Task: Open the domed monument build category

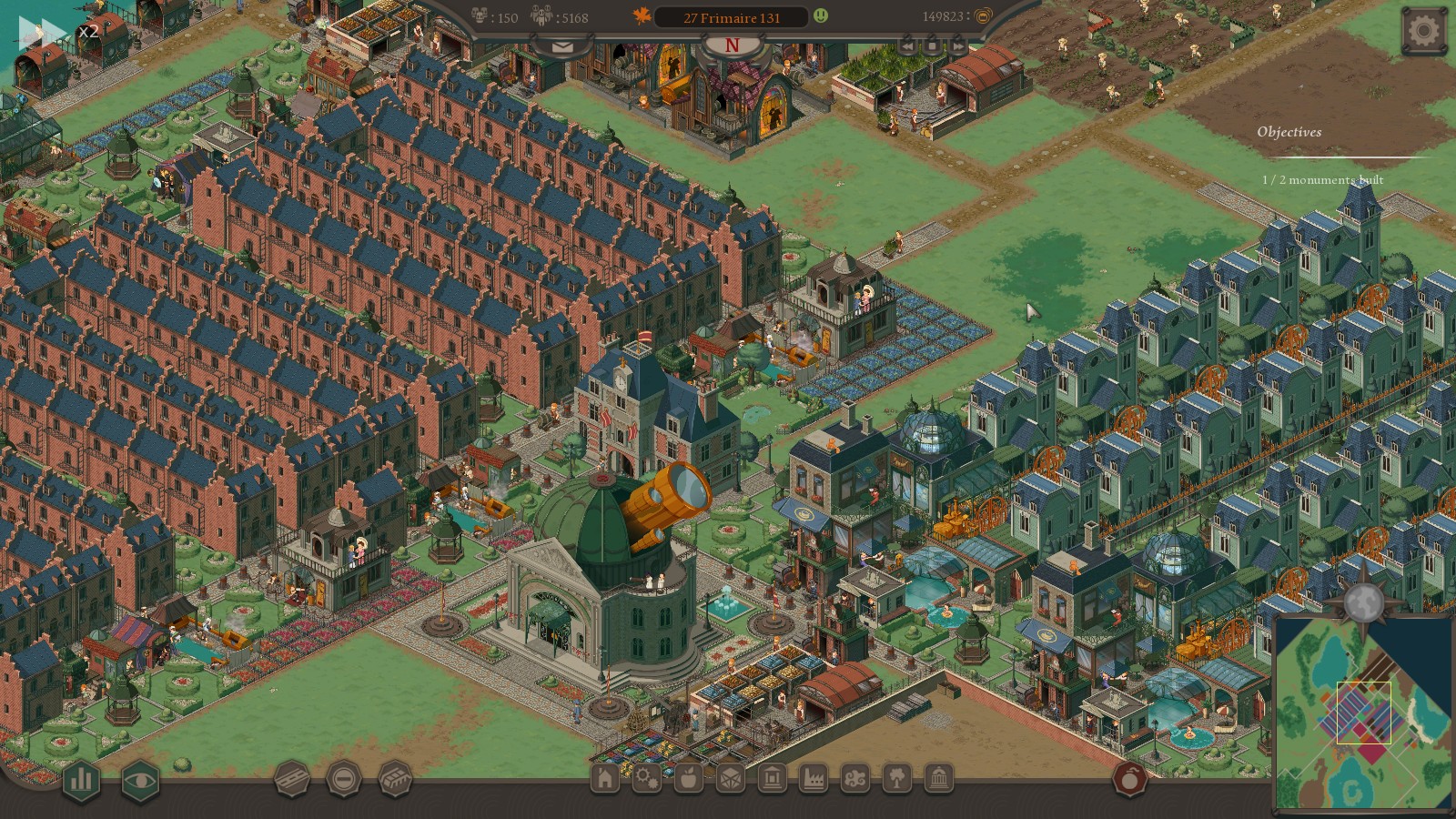Action: coord(938,778)
